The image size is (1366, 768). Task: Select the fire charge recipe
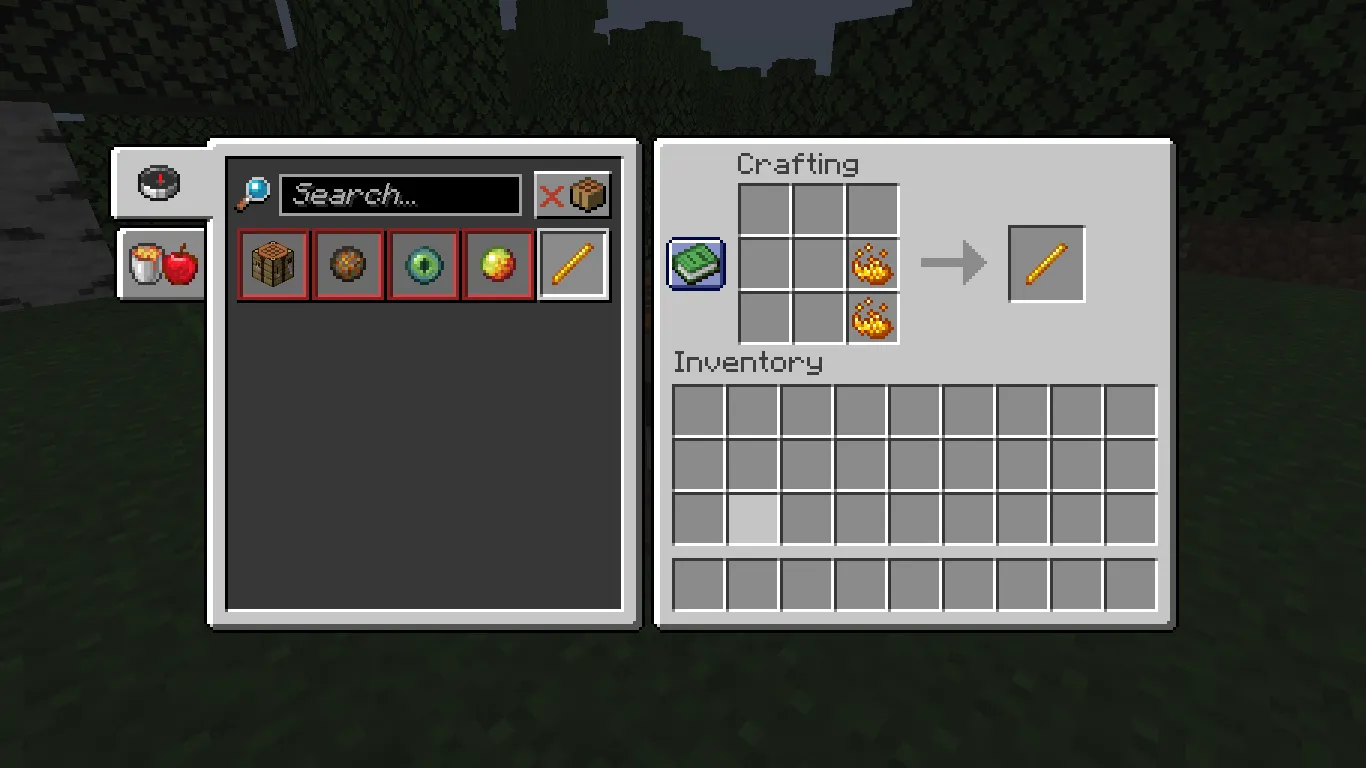(x=347, y=264)
